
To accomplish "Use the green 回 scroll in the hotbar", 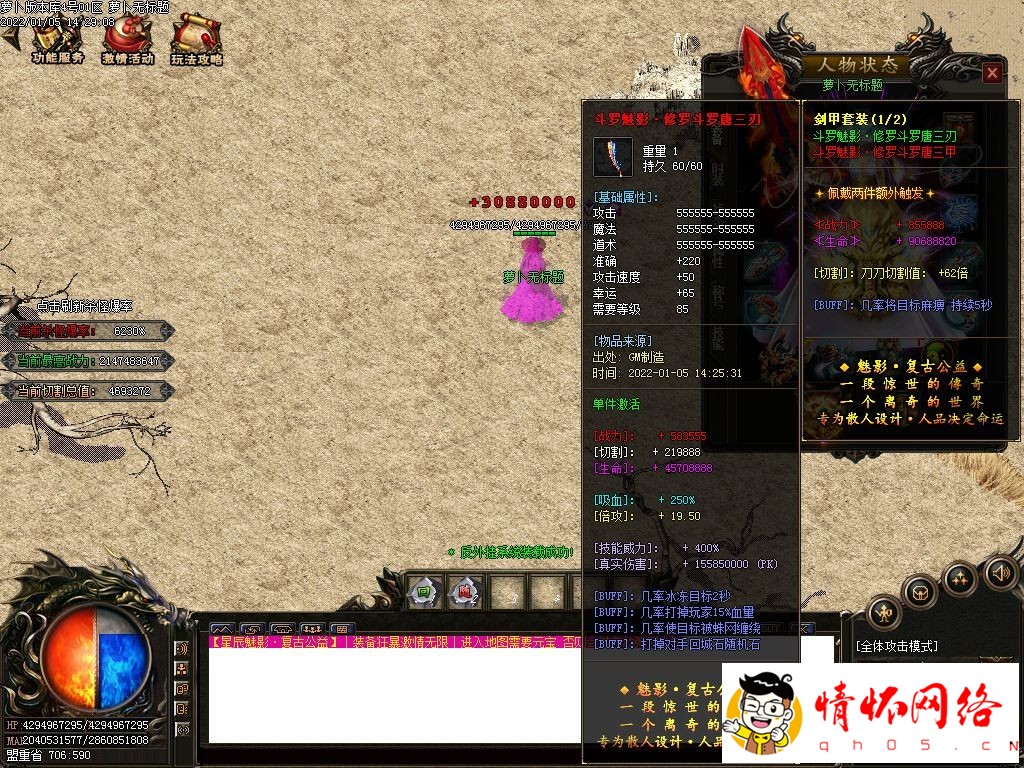I will (424, 592).
